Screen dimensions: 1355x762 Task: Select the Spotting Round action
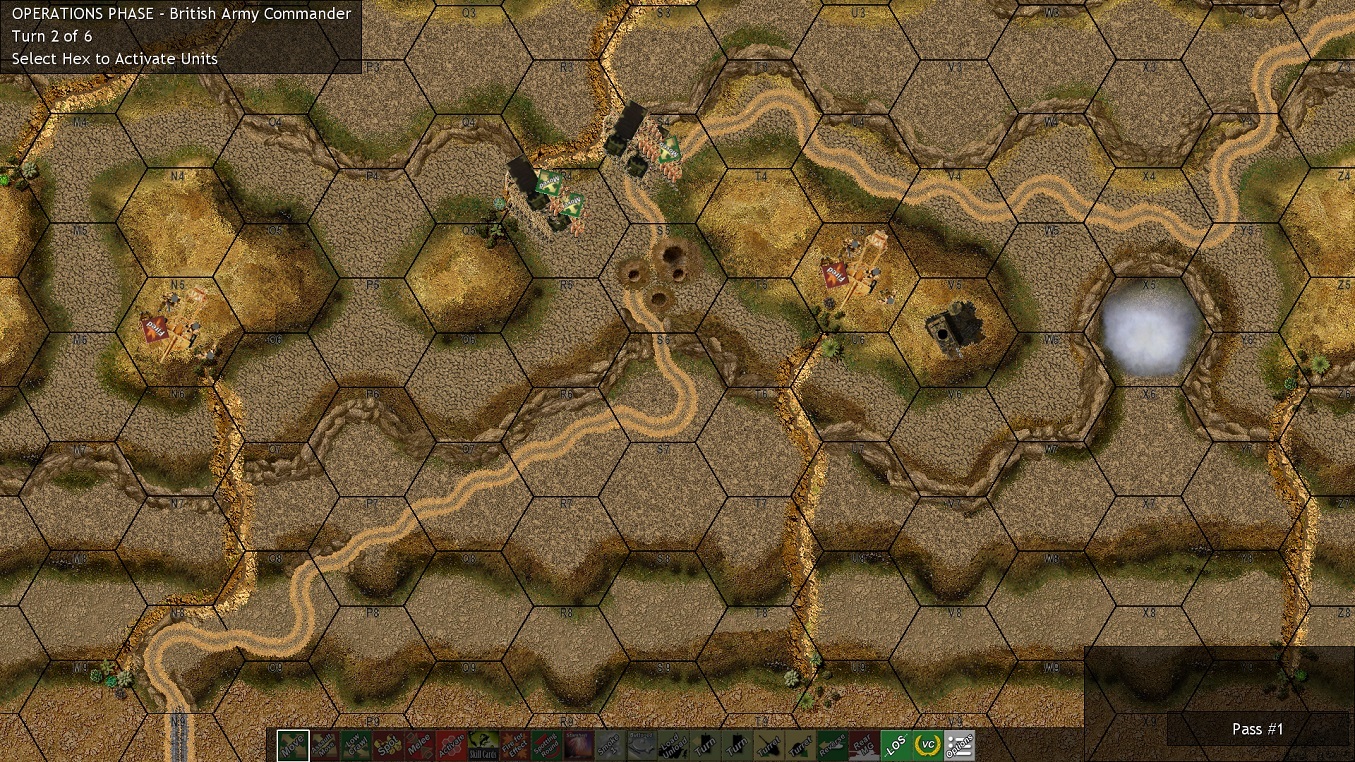coord(546,745)
